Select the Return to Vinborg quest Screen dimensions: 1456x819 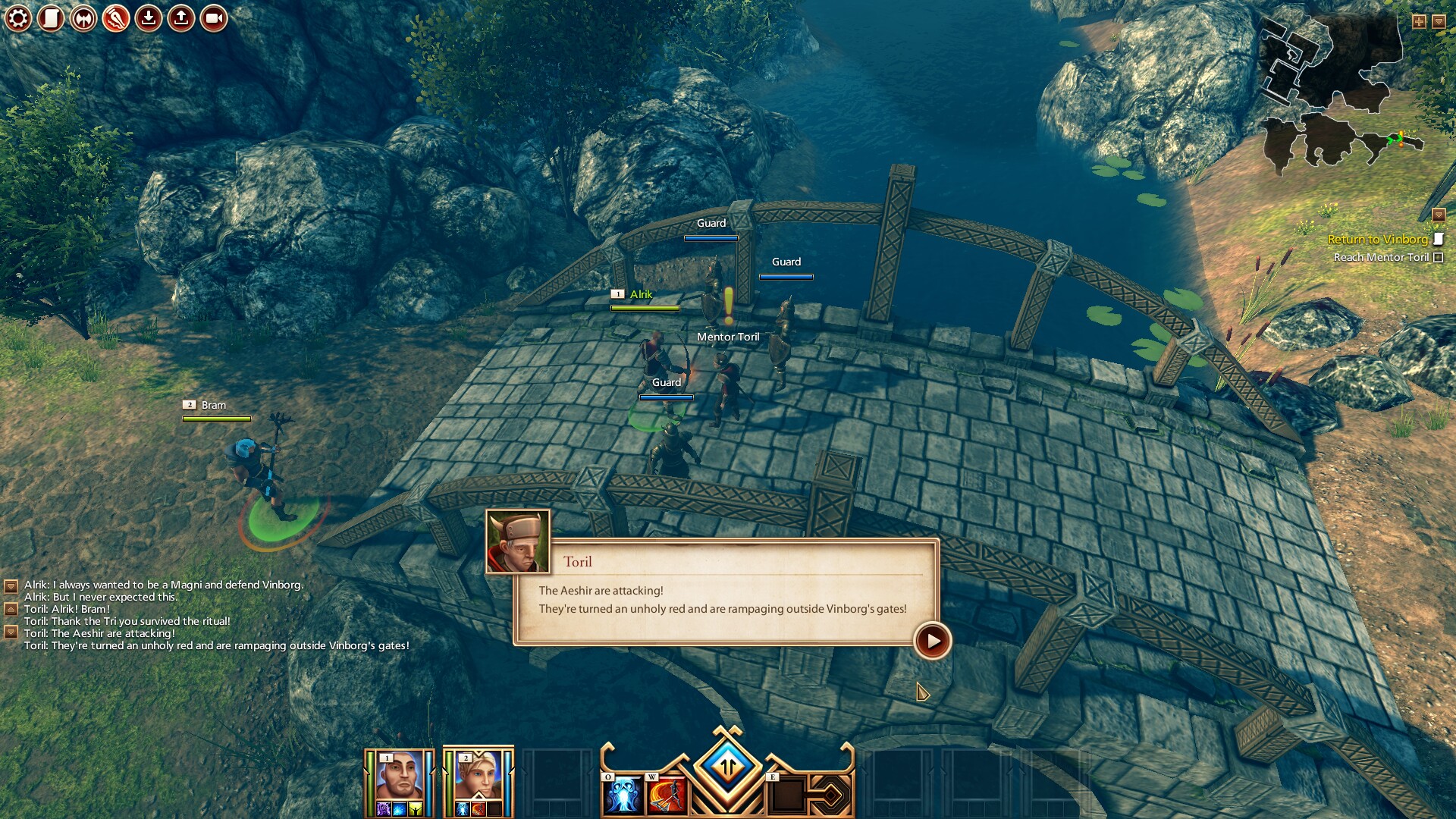point(1377,239)
